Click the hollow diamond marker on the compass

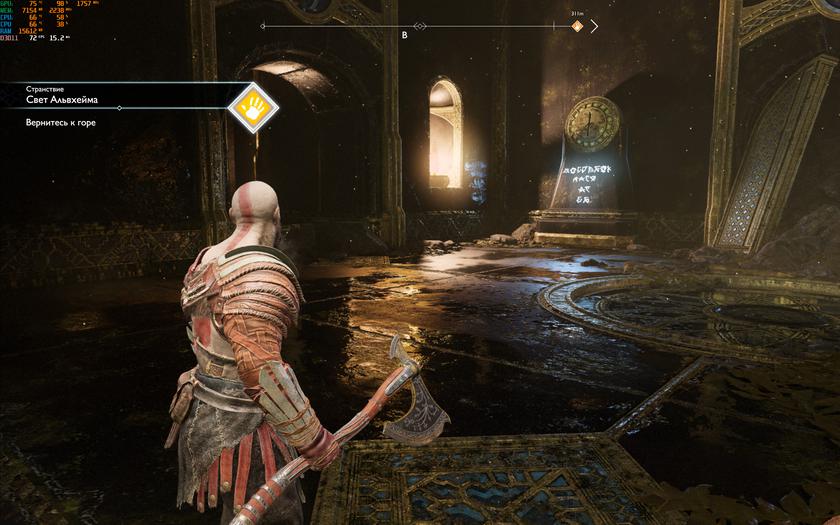pos(420,26)
